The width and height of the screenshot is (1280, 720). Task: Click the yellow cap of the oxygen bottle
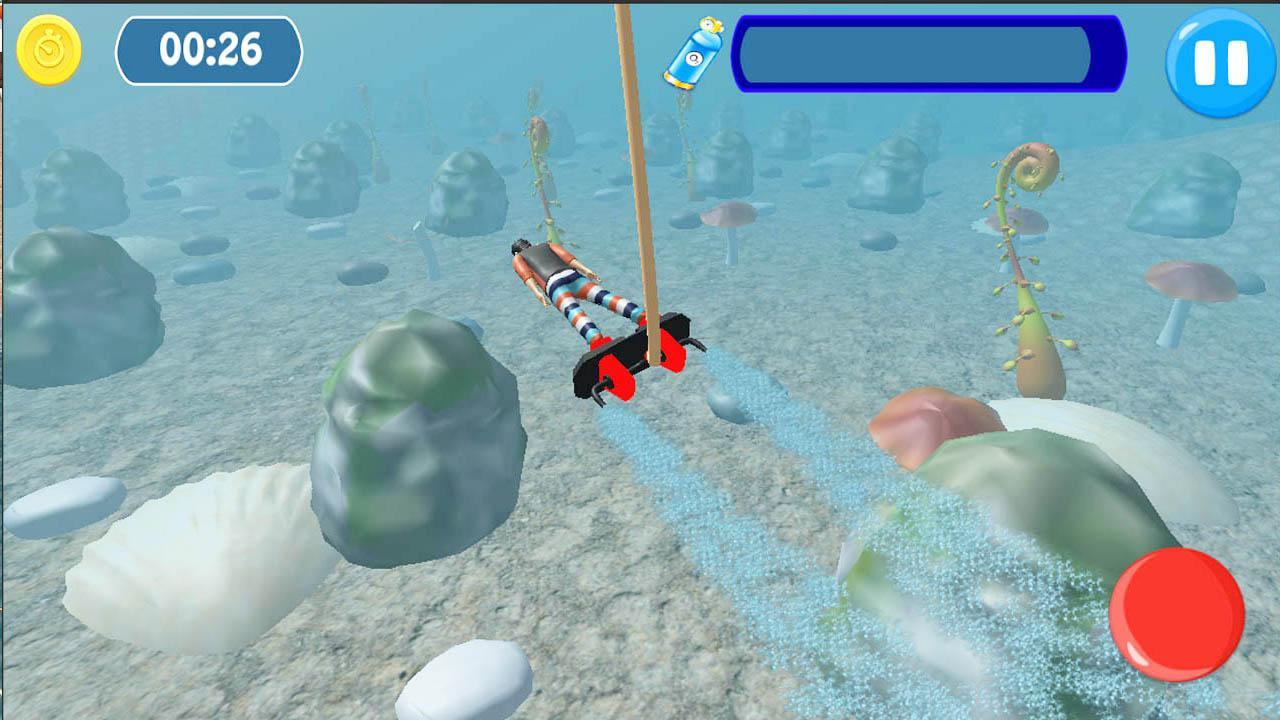click(712, 22)
